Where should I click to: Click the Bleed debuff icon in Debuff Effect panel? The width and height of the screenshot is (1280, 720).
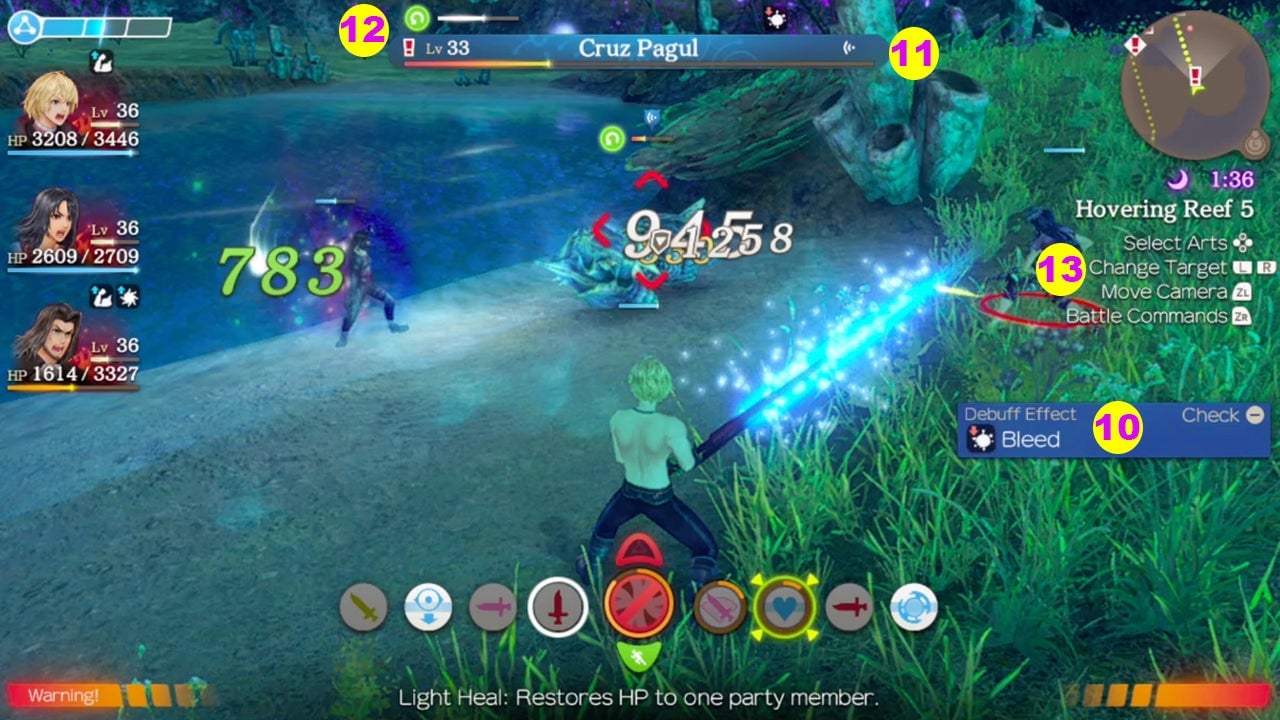click(983, 438)
